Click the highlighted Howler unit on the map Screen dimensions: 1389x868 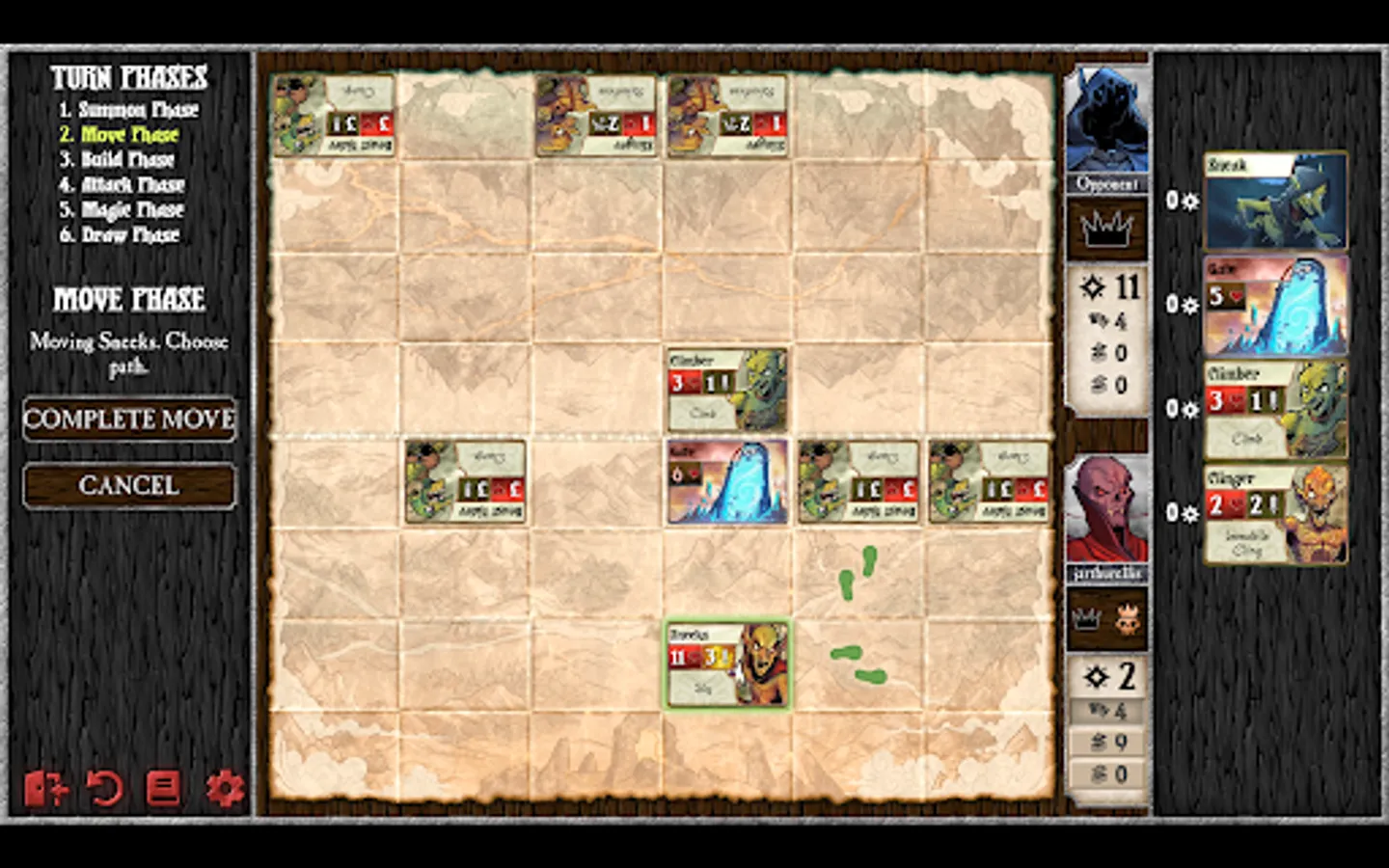(727, 664)
